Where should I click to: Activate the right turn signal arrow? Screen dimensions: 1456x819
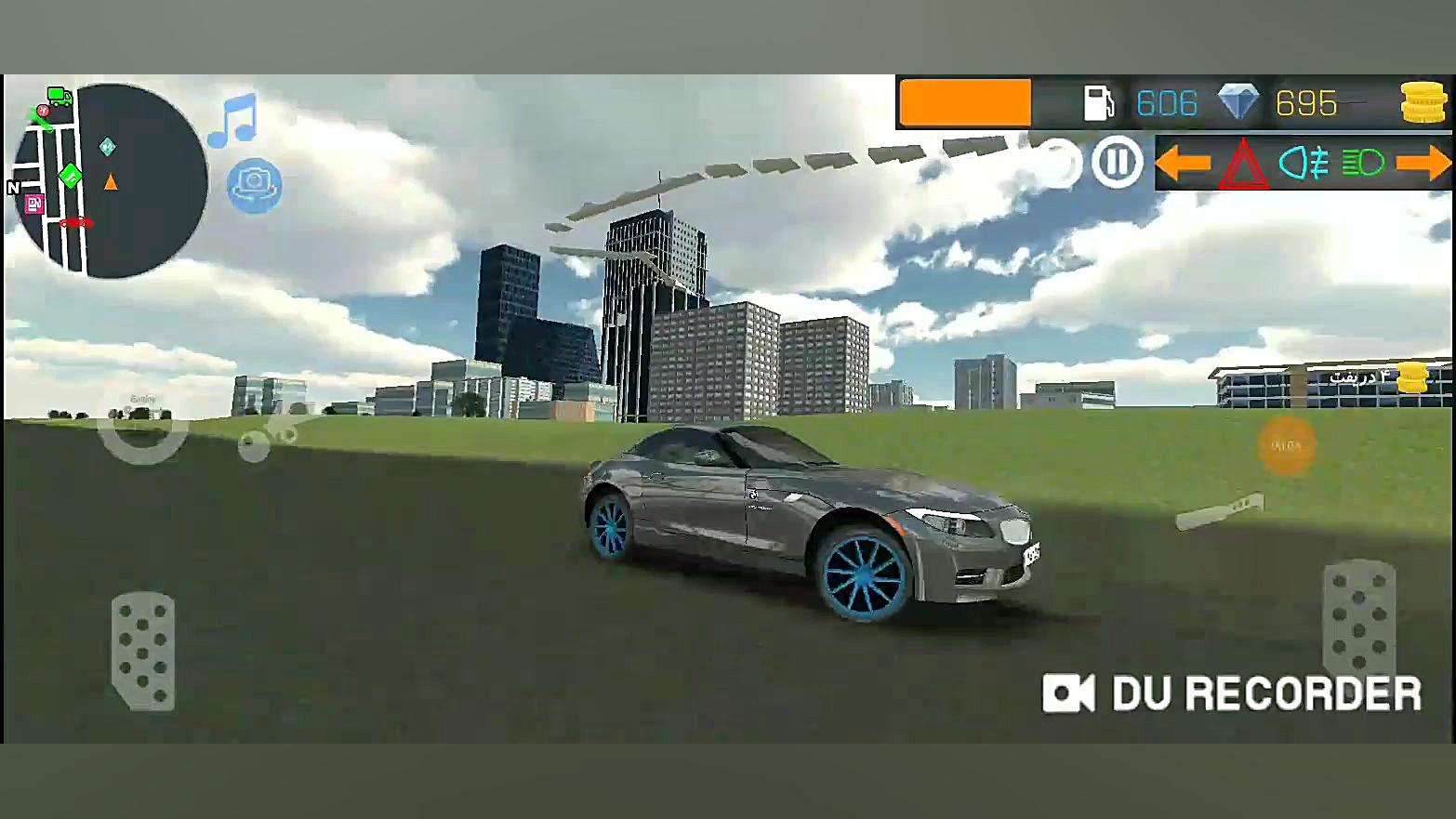[x=1425, y=164]
